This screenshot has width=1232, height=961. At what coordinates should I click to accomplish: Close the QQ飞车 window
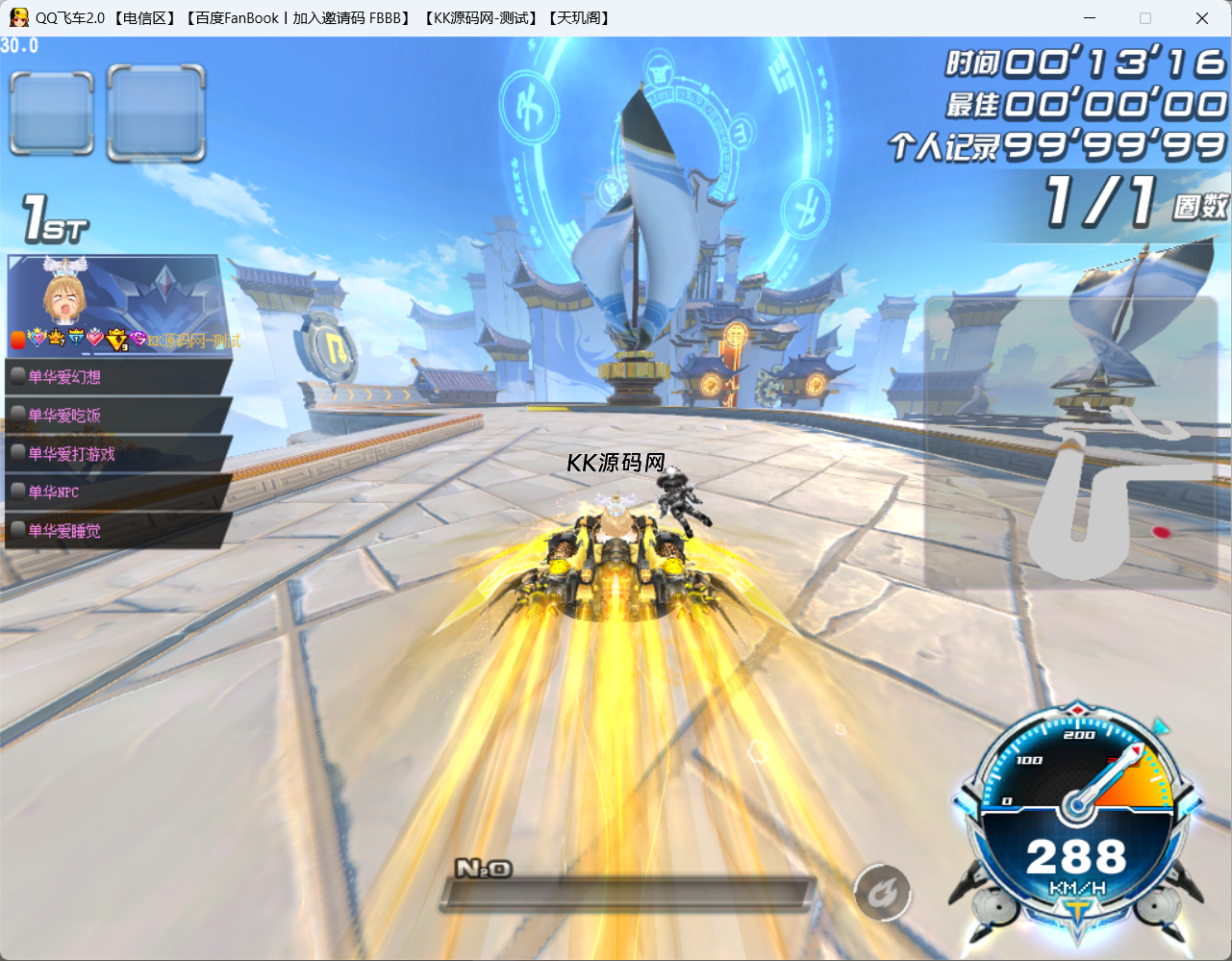click(x=1201, y=18)
